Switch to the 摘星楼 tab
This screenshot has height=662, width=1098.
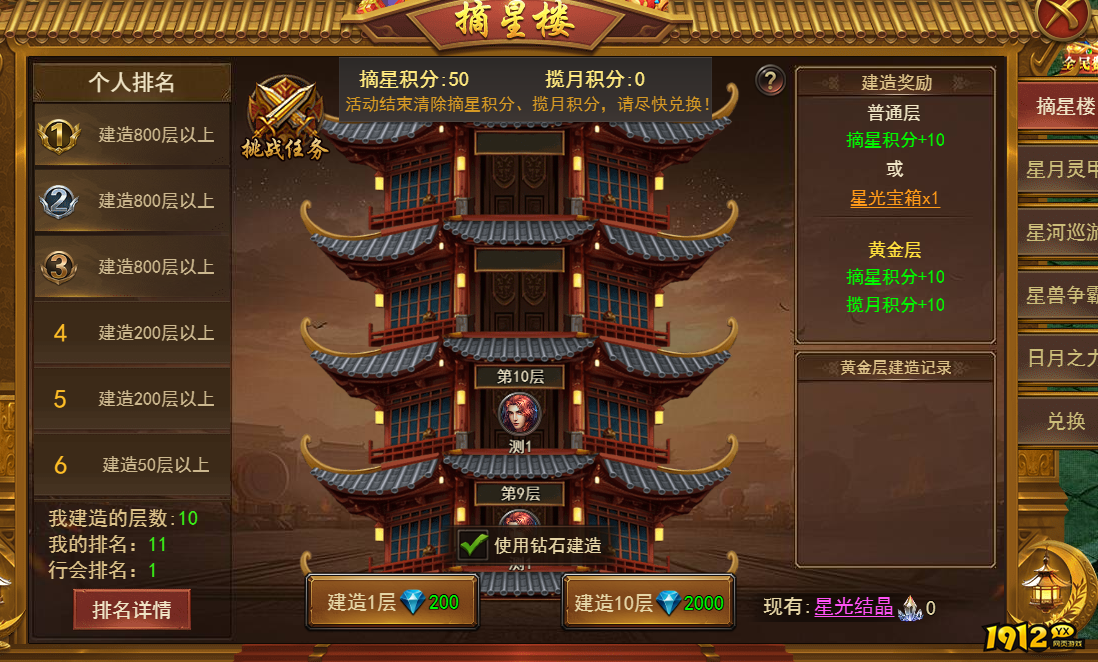[1064, 107]
